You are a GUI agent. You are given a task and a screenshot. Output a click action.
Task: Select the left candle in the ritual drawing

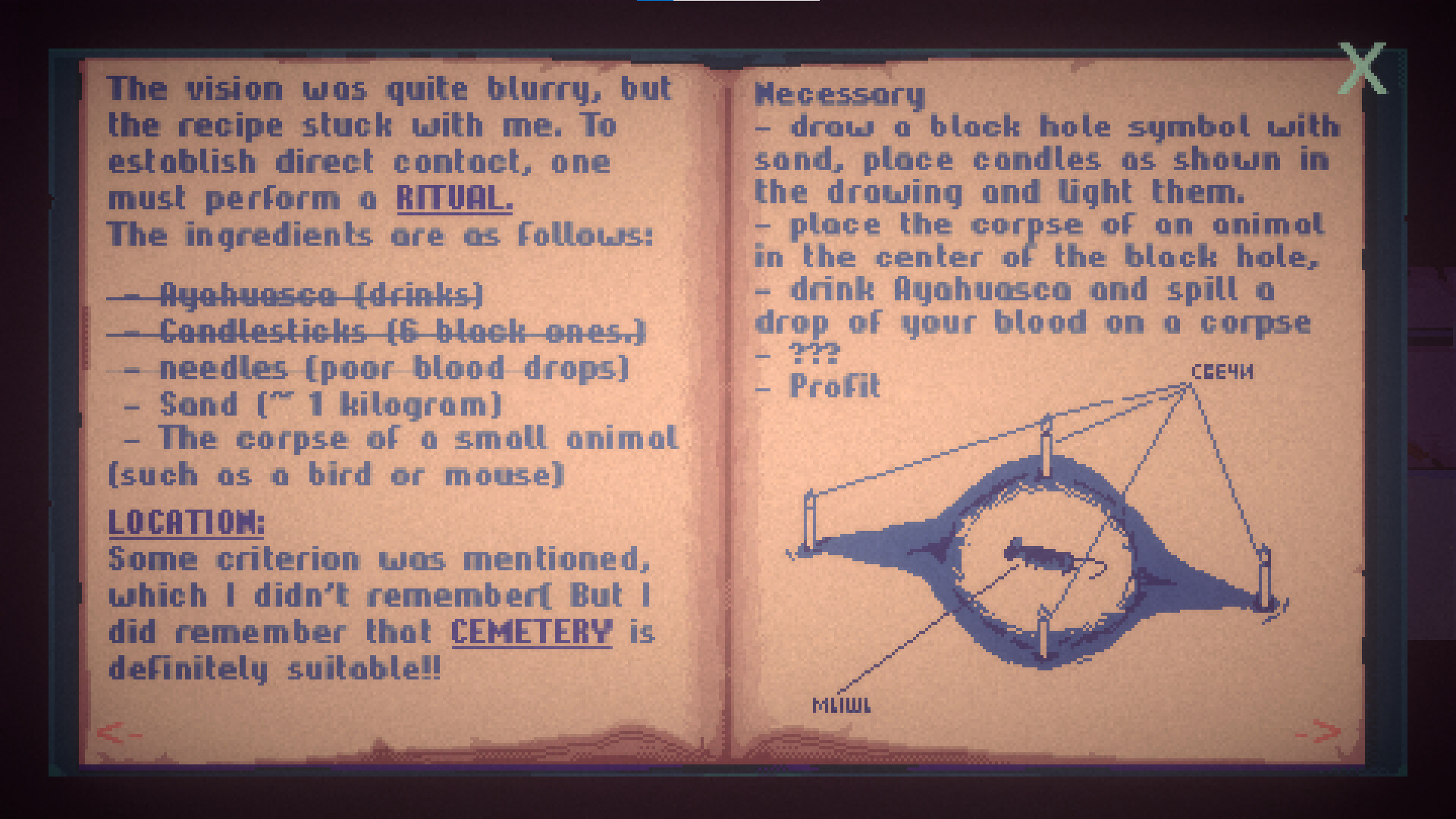[x=809, y=516]
